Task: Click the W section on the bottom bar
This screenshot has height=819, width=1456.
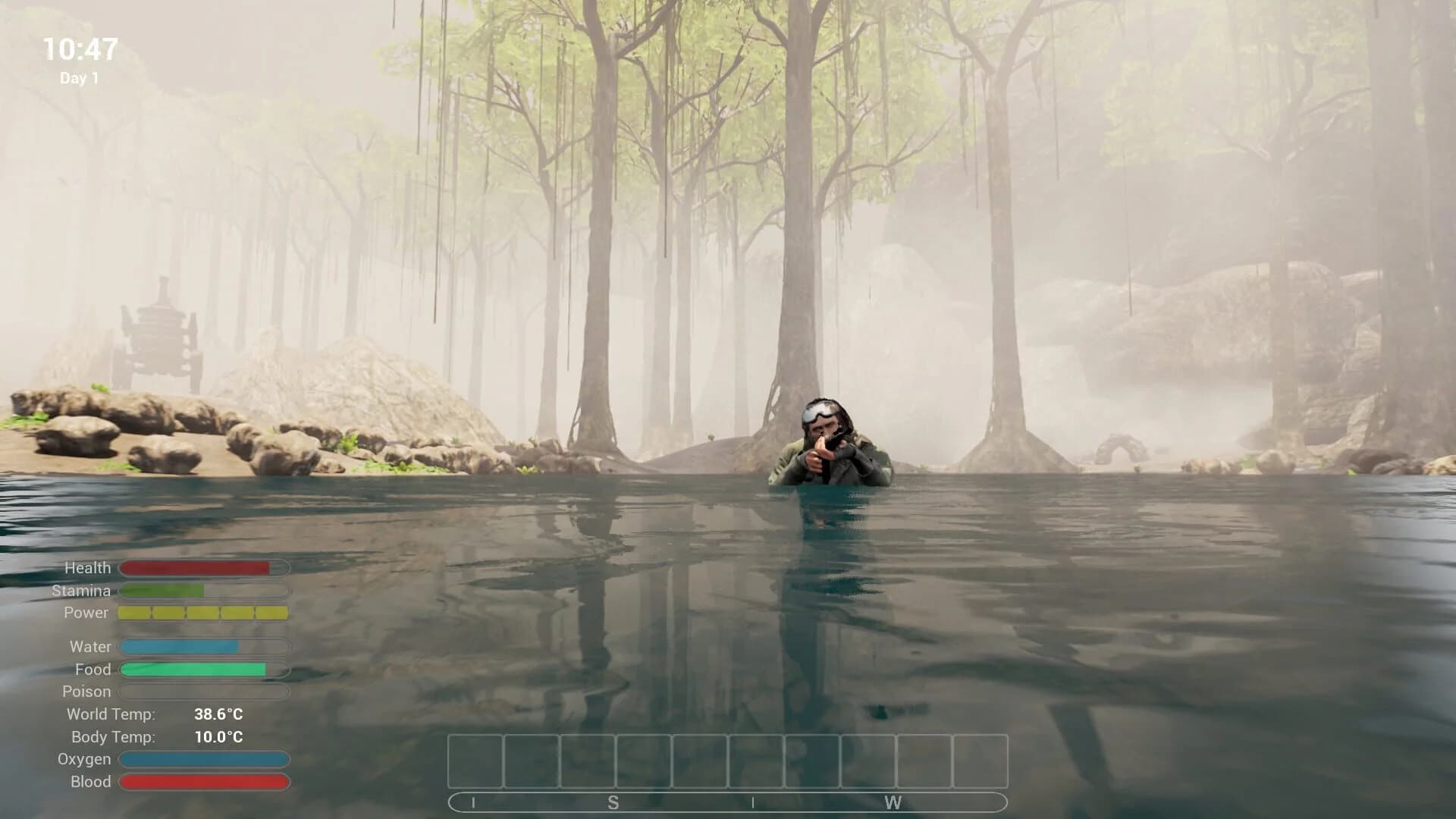Action: click(x=893, y=801)
